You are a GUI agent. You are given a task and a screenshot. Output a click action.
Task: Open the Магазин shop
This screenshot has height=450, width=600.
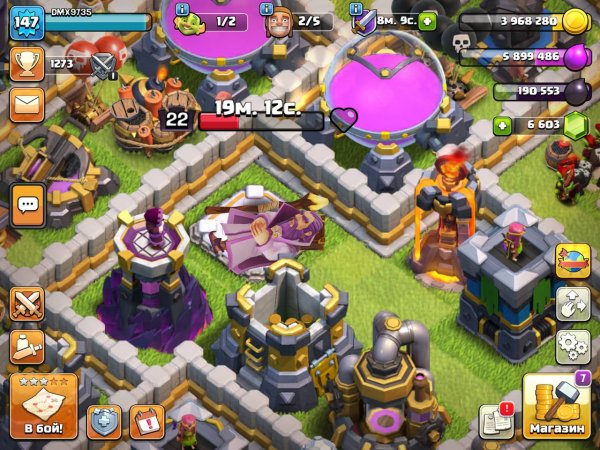pyautogui.click(x=556, y=407)
